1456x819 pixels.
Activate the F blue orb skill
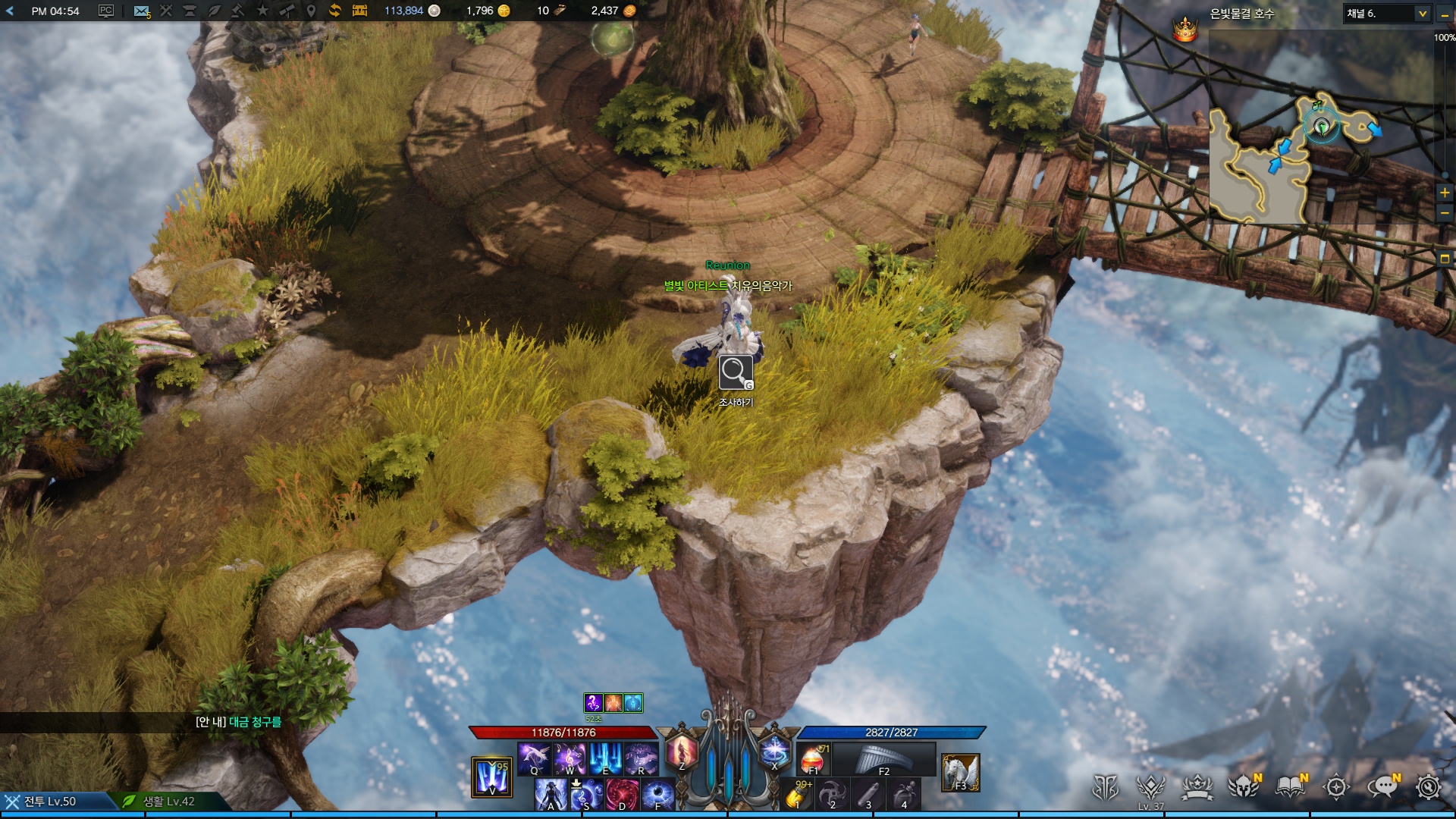pos(657,795)
